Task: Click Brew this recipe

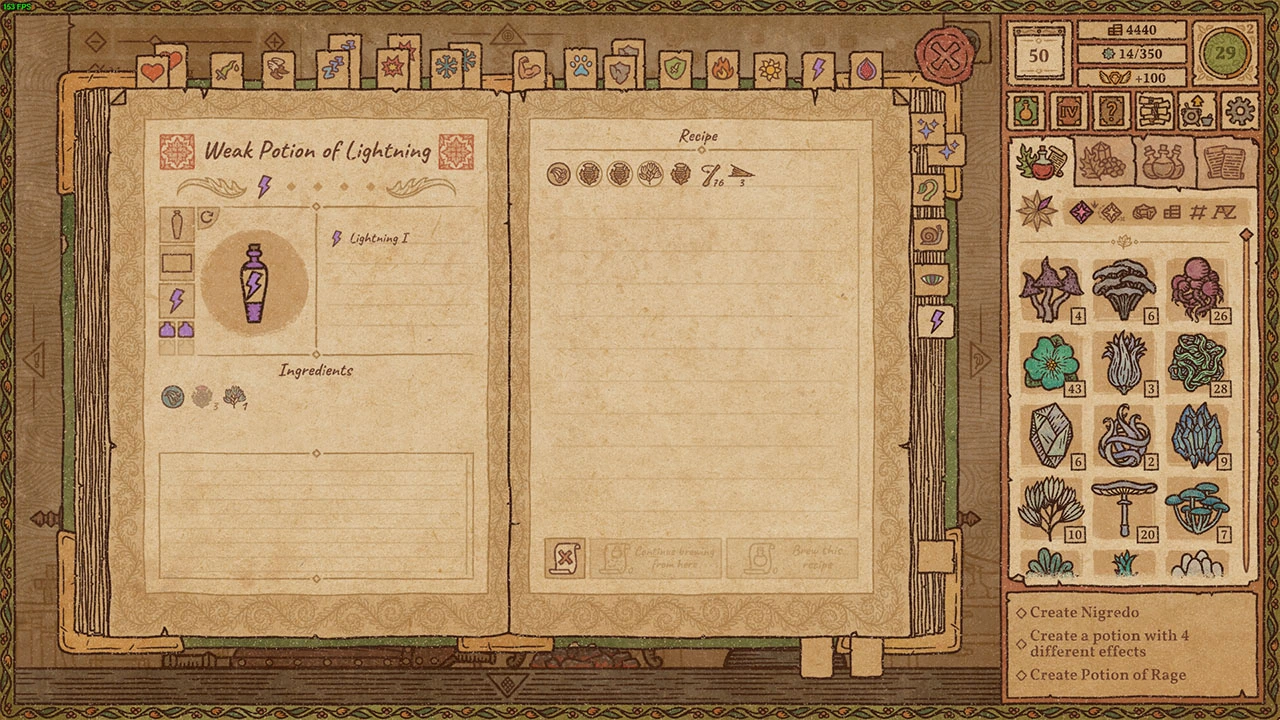Action: (x=792, y=558)
